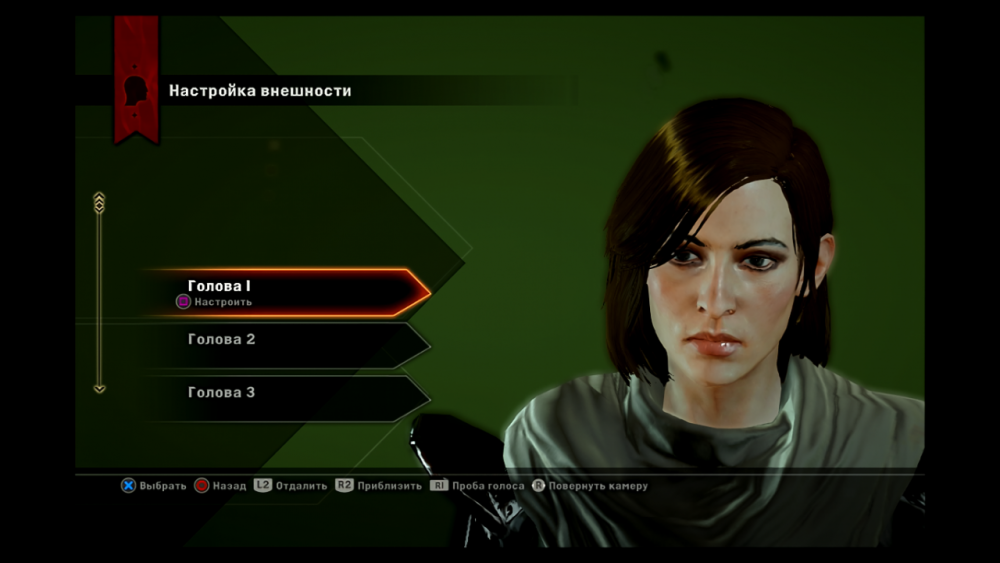Pick the Голова 3 head preset
Viewport: 1000px width, 563px height.
[285, 393]
